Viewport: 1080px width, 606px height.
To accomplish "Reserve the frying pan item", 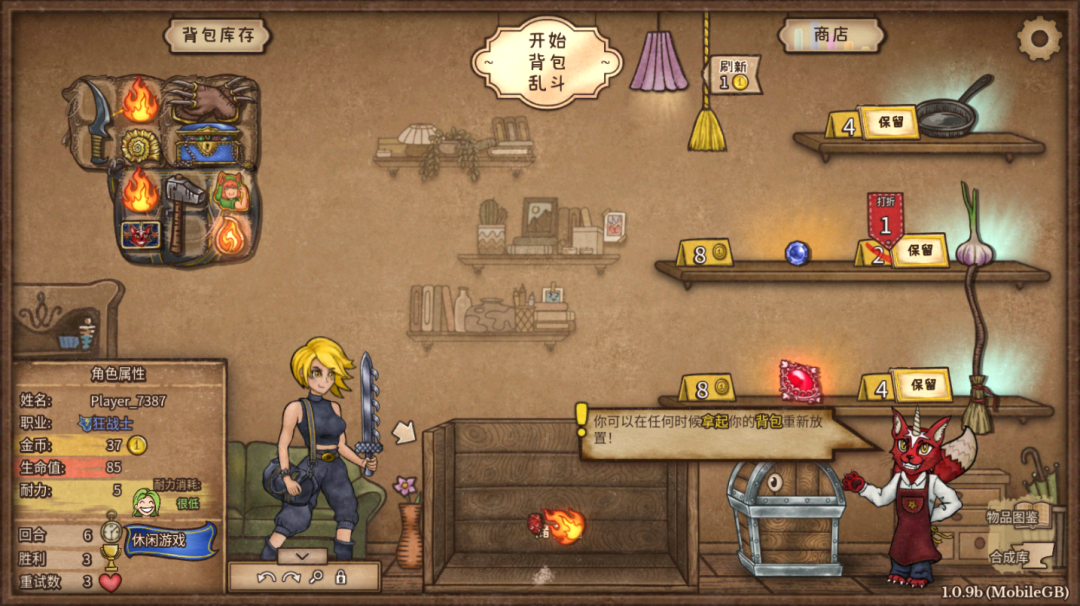I will (889, 122).
